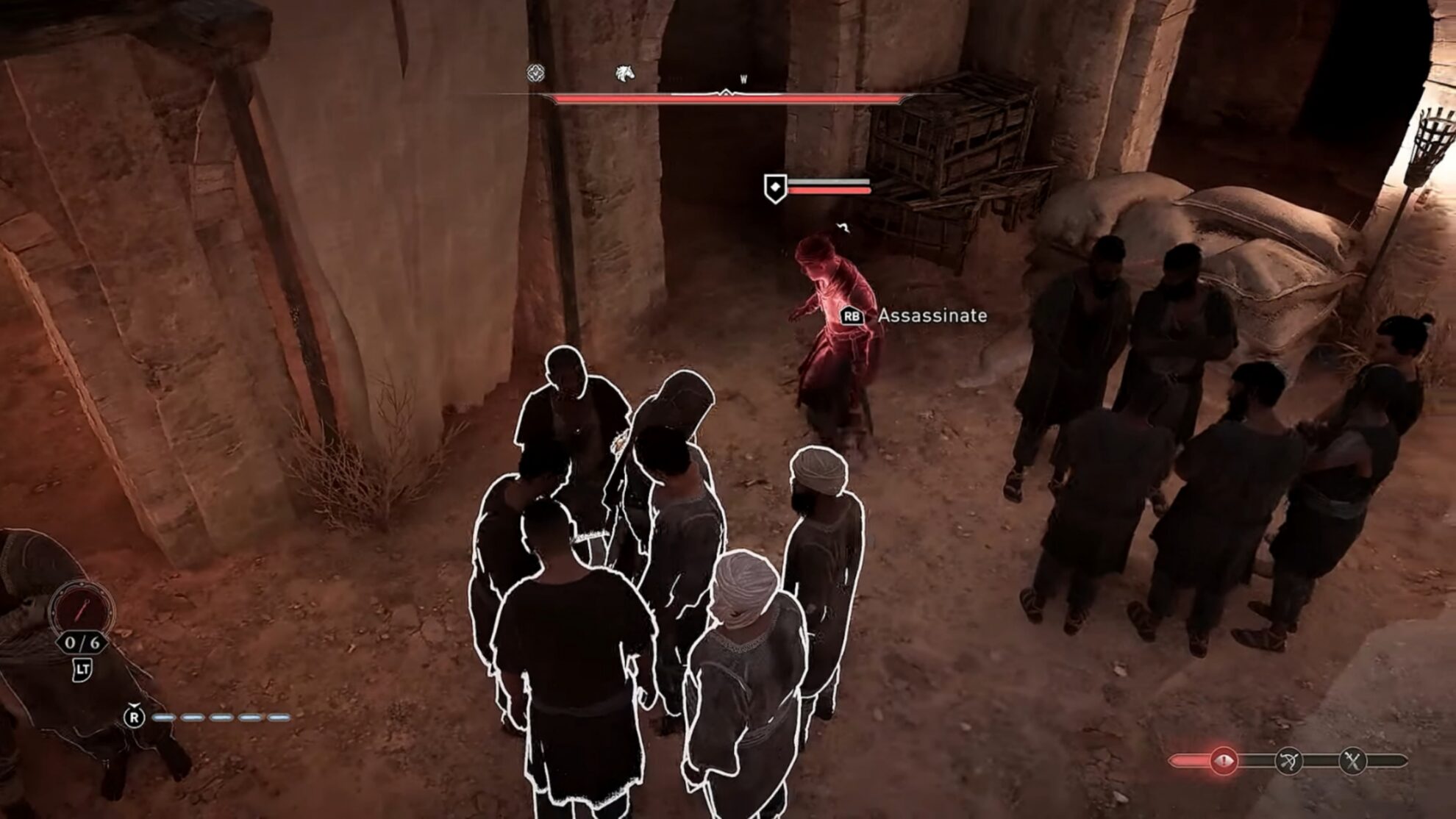Click the red eye notoriety icon

(1224, 760)
